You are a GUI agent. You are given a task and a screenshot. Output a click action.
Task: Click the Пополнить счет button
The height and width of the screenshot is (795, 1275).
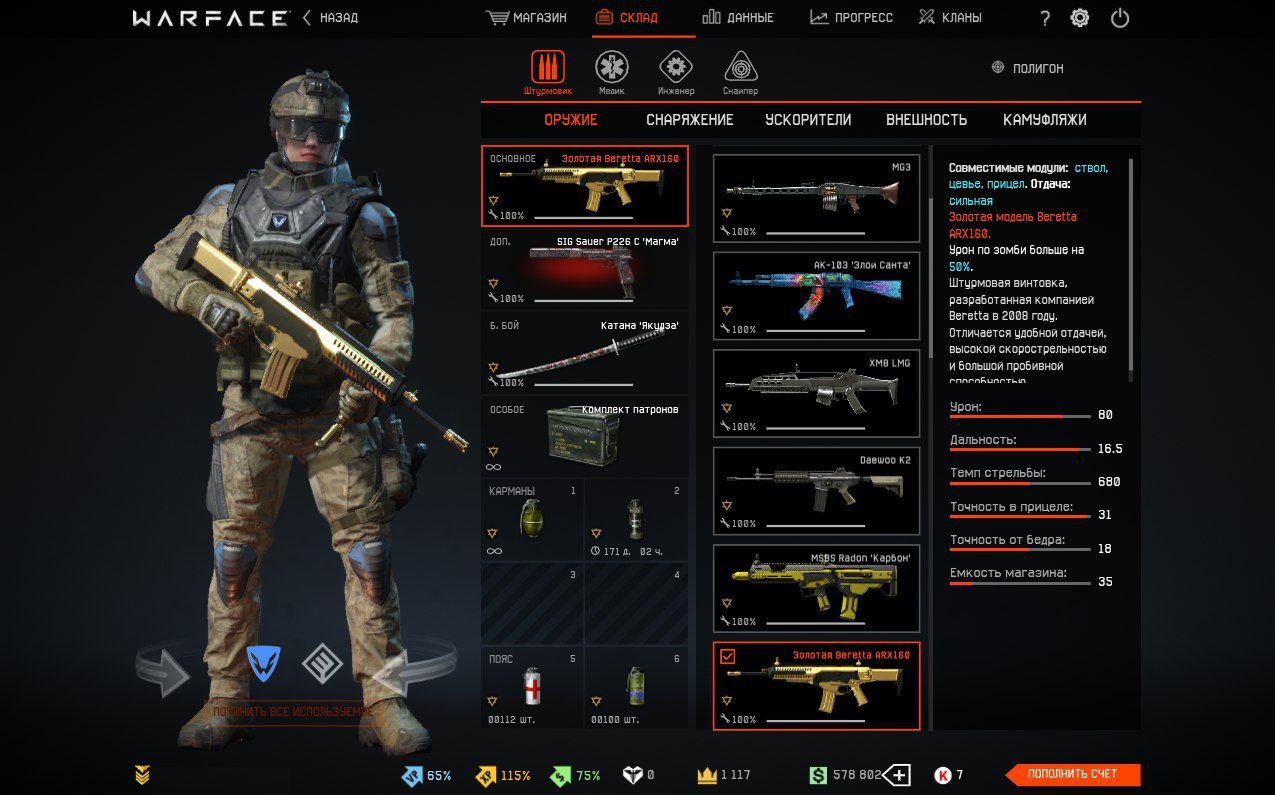[1072, 774]
